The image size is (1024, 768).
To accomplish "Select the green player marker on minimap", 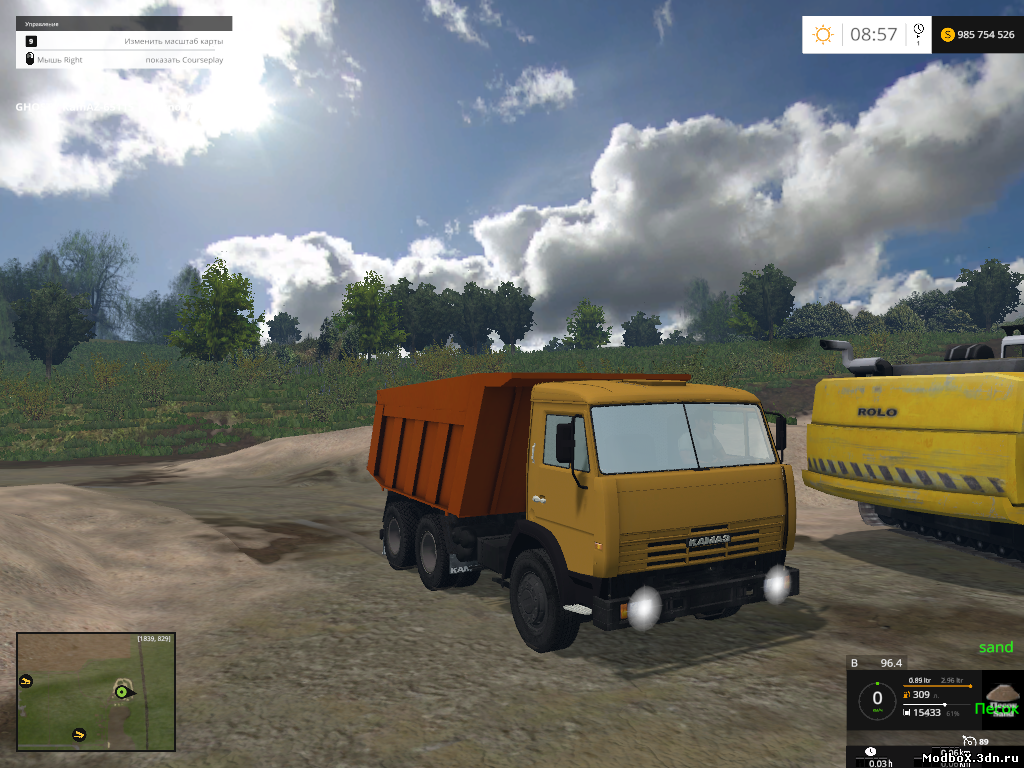I will click(x=123, y=690).
